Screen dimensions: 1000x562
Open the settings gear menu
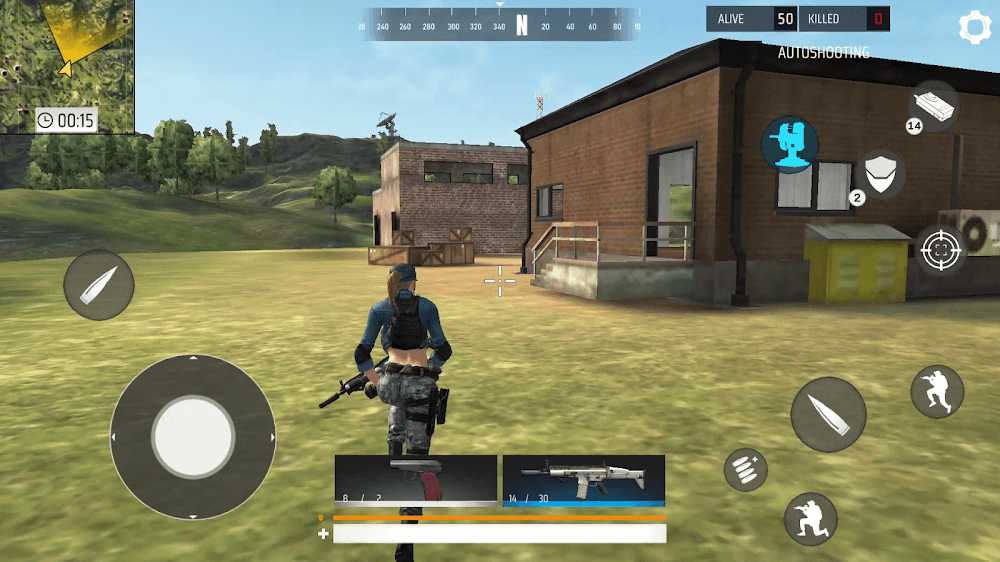tap(974, 27)
